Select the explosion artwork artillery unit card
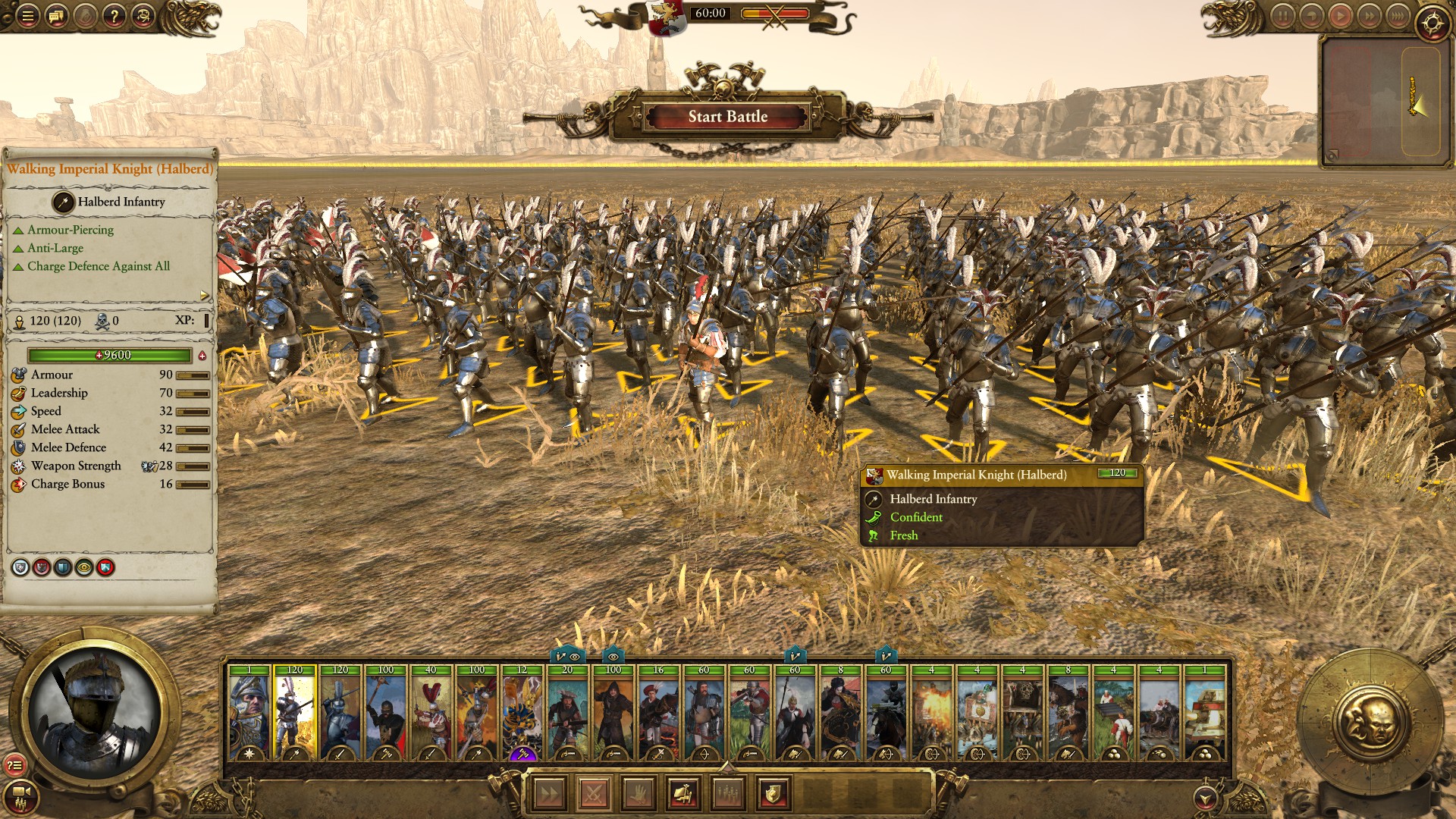 931,713
